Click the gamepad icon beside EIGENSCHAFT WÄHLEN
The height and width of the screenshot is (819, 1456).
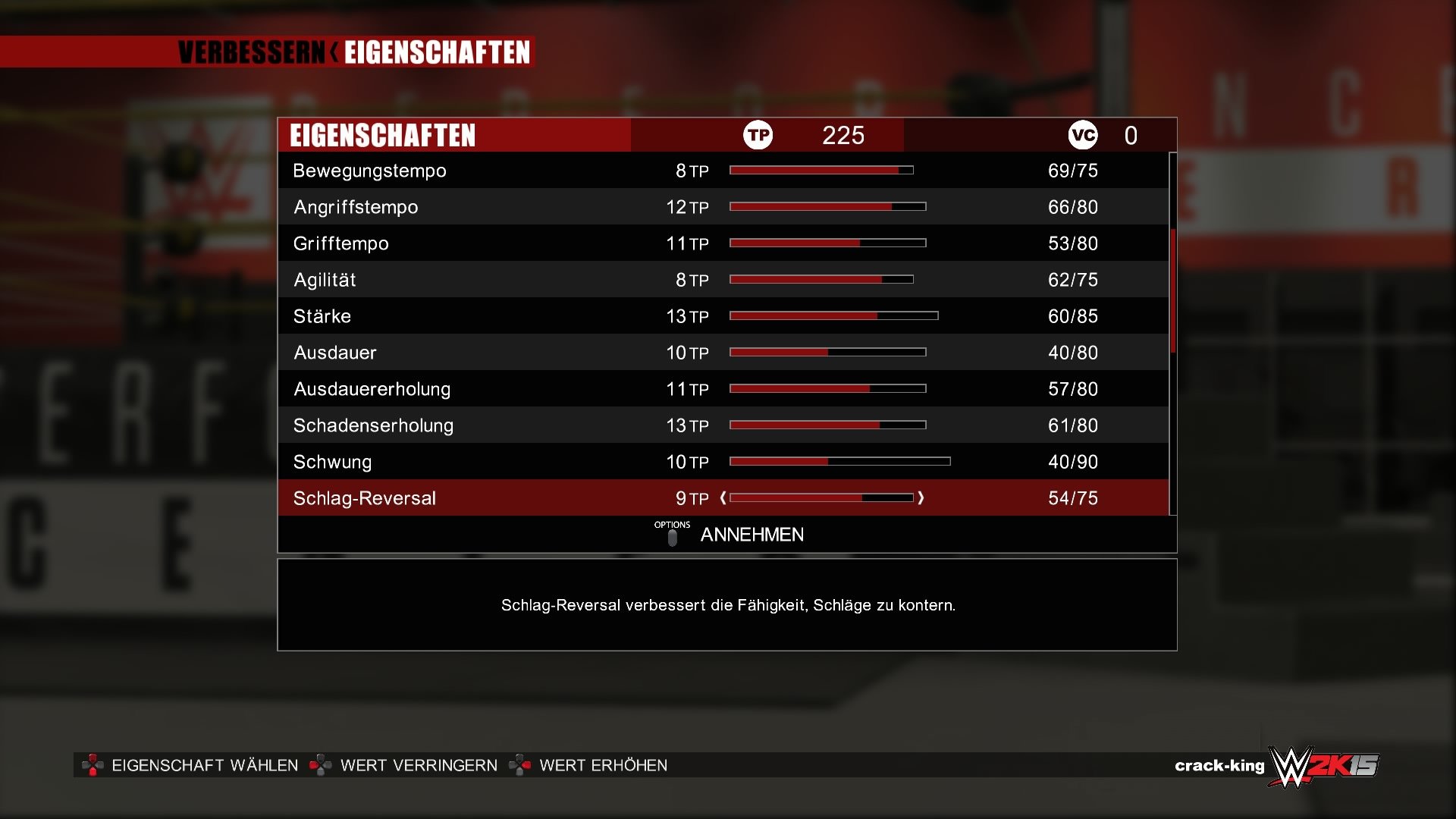[93, 766]
